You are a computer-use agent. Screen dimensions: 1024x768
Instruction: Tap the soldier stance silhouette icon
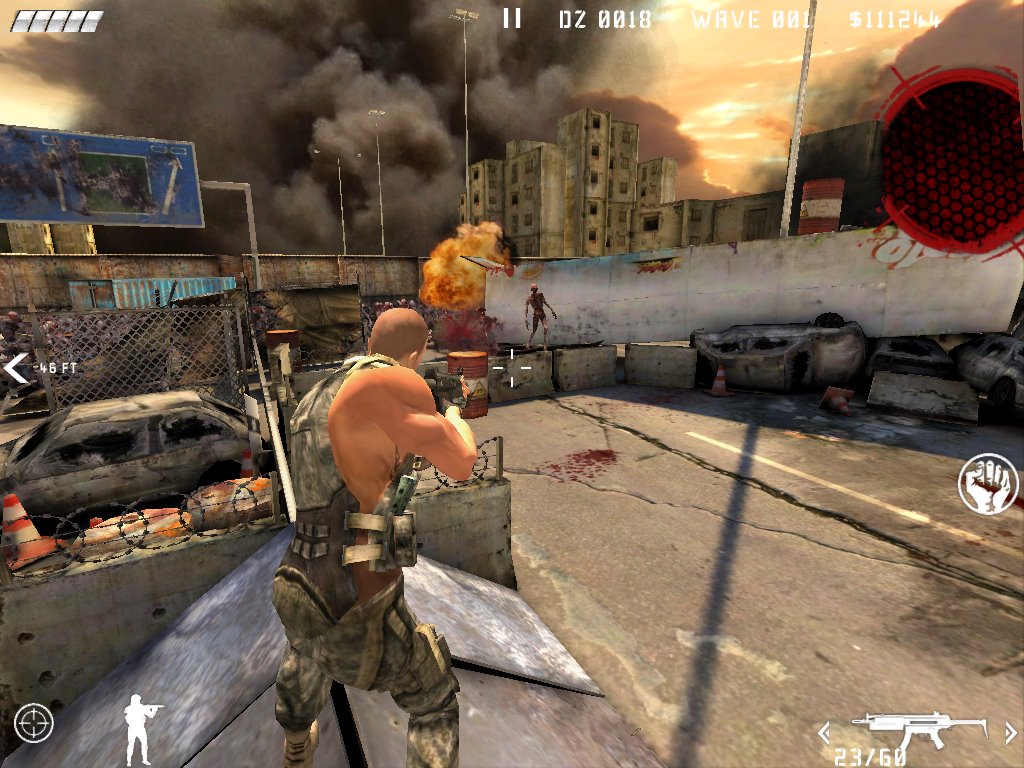click(141, 717)
